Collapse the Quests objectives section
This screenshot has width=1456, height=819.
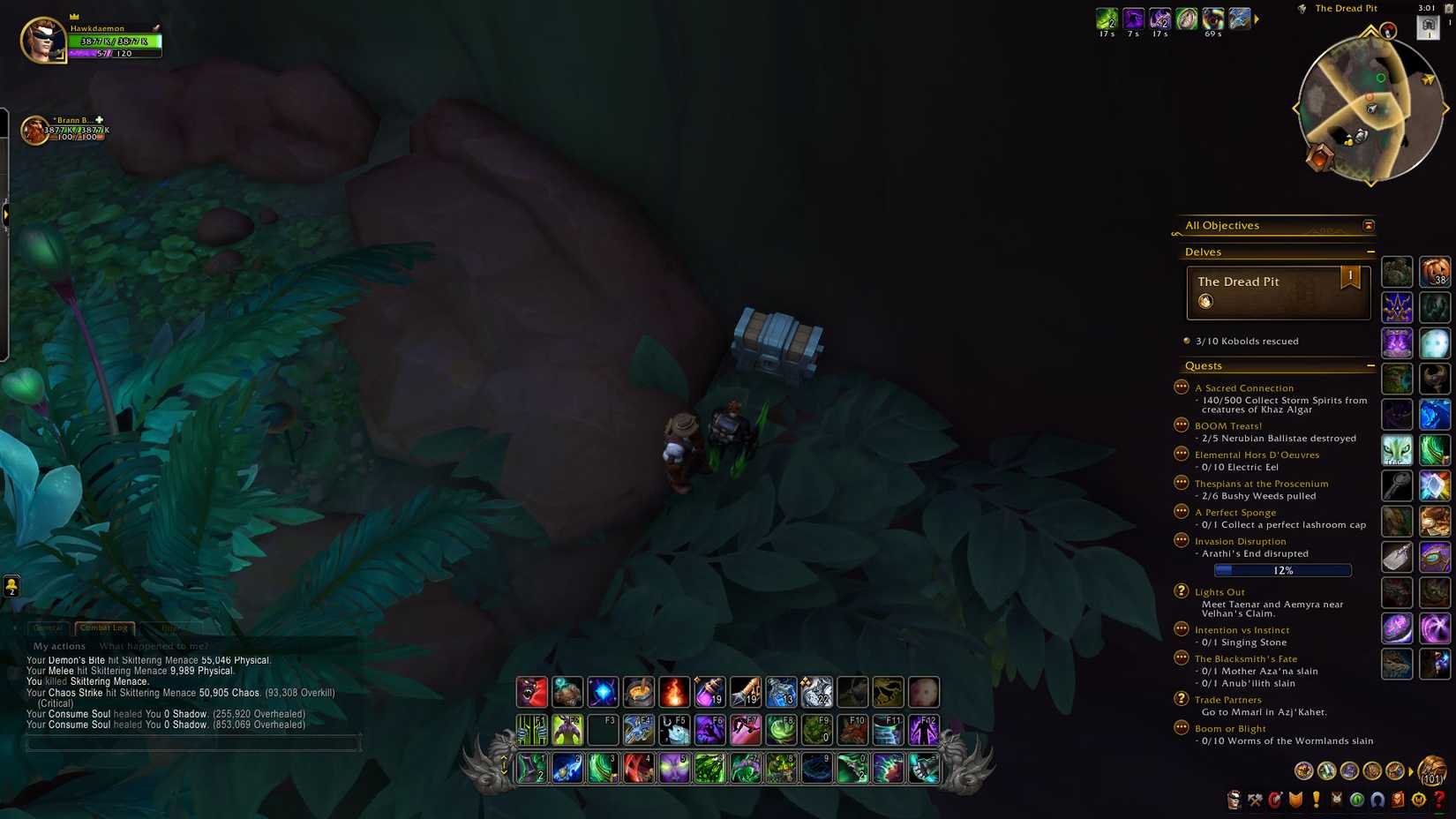(x=1371, y=365)
